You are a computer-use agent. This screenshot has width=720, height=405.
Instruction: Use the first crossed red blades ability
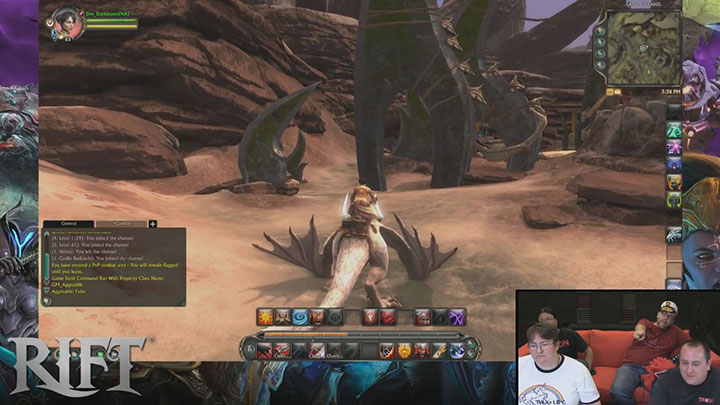click(264, 350)
